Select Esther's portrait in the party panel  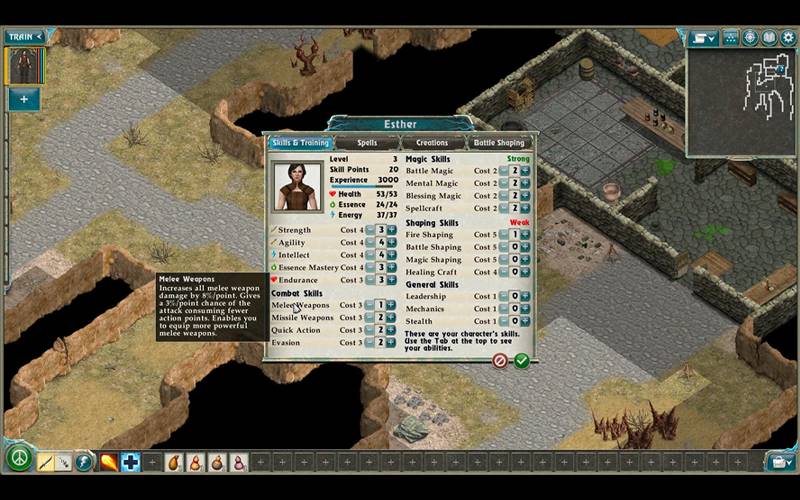click(x=24, y=66)
